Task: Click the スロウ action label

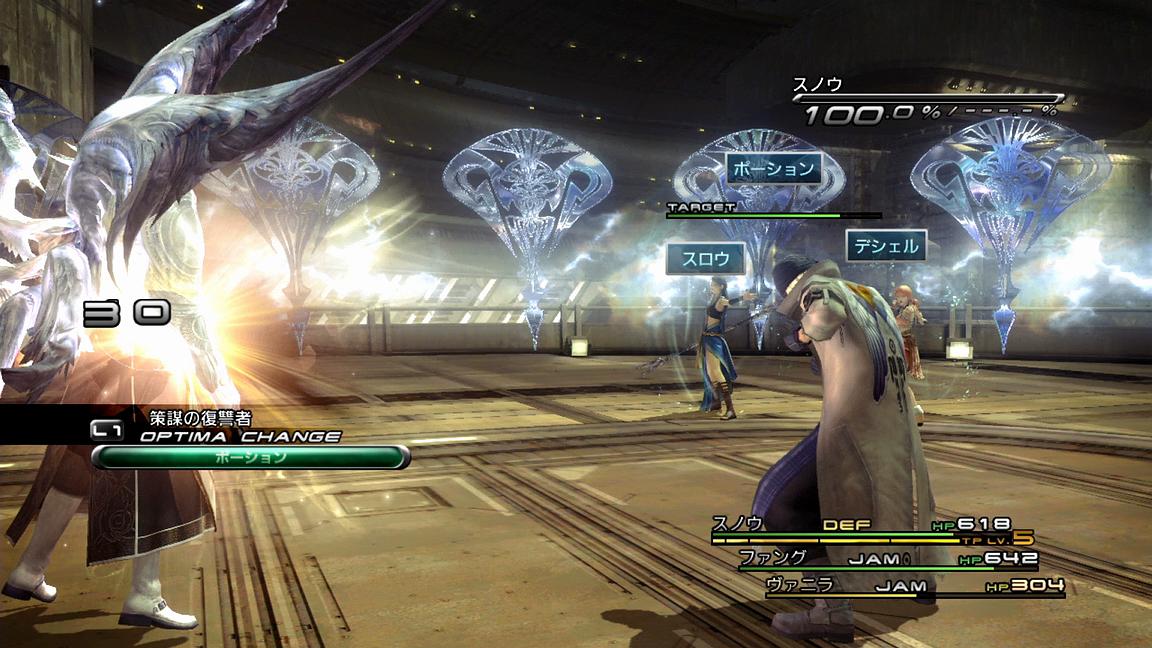Action: (706, 259)
